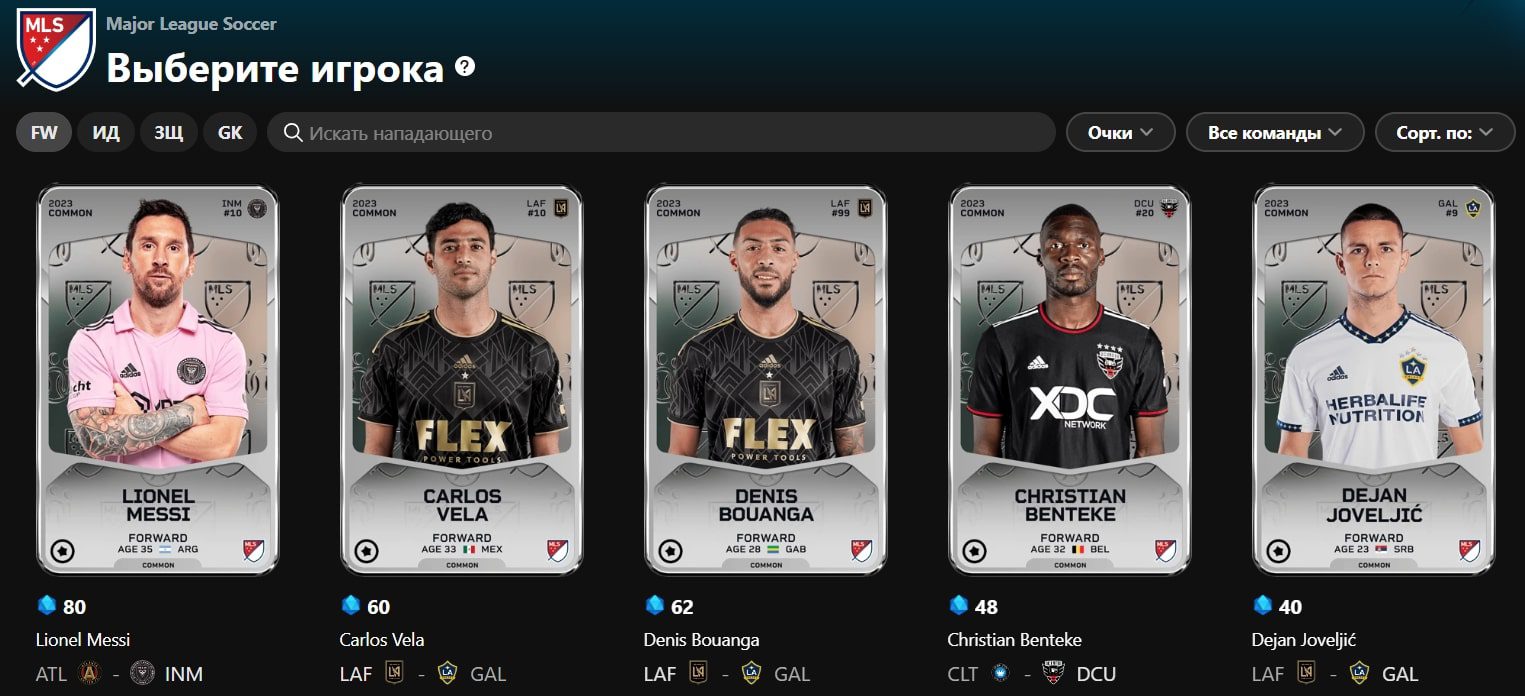Choose the Lionel Messi player card
Viewport: 1525px width, 696px height.
pos(158,380)
